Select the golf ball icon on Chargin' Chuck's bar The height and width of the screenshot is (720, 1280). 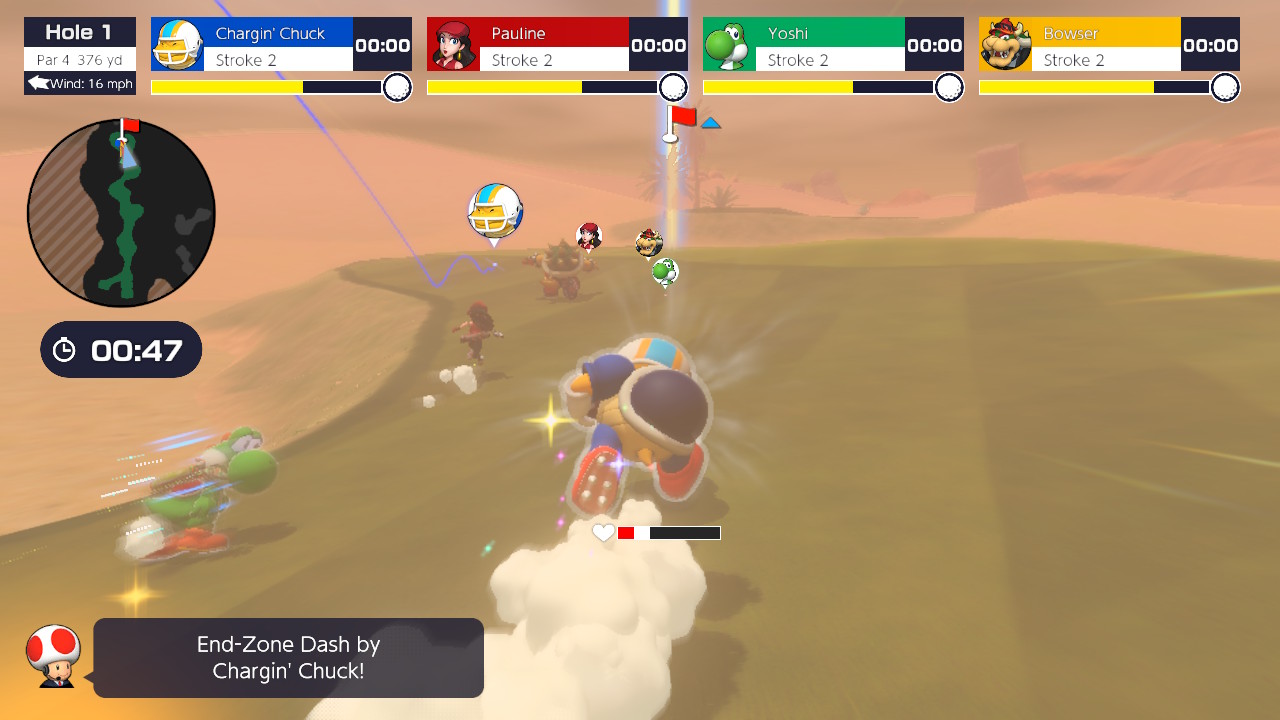click(396, 87)
